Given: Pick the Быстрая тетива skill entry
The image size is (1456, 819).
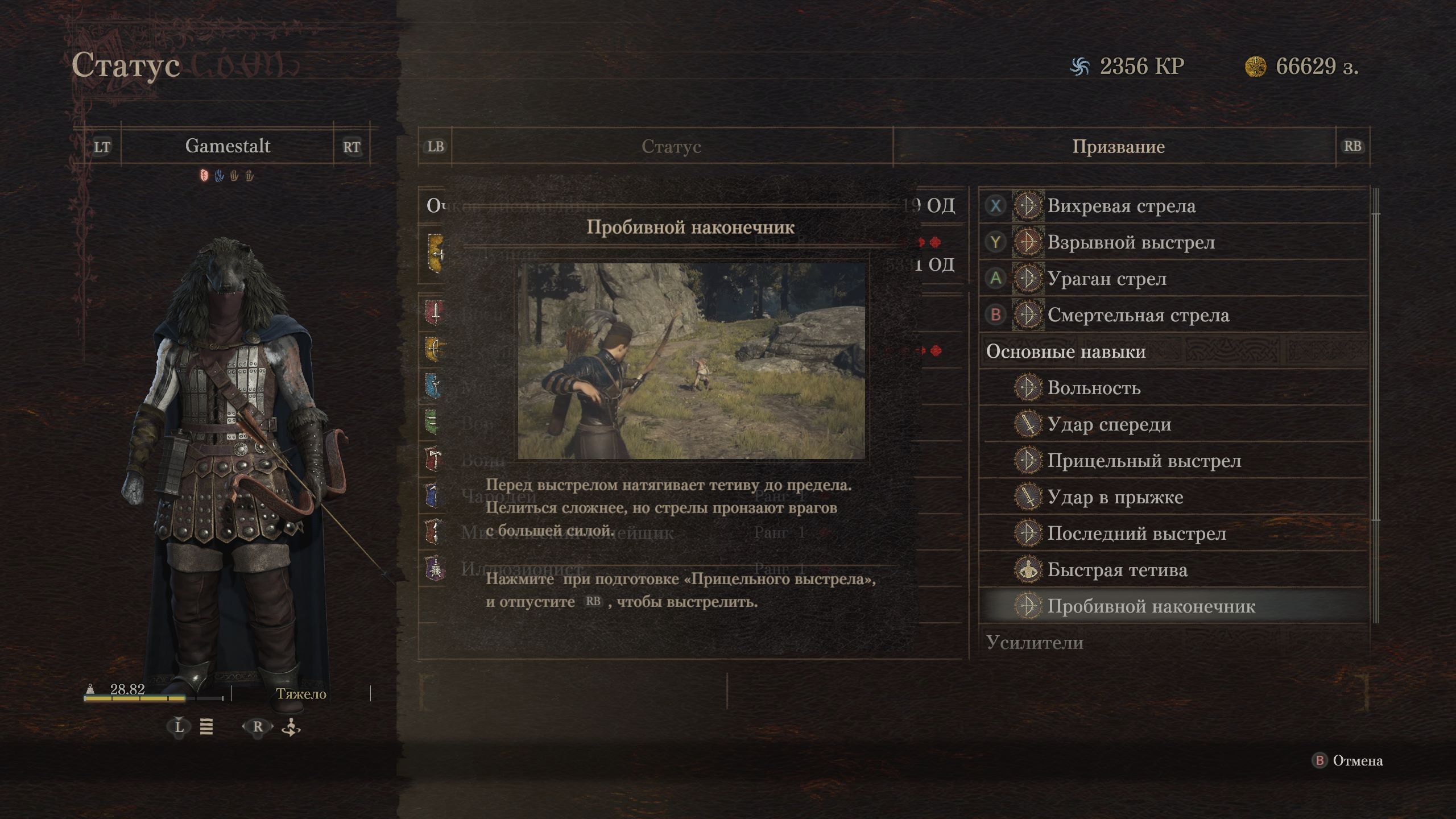Looking at the screenshot, I should tap(1117, 570).
